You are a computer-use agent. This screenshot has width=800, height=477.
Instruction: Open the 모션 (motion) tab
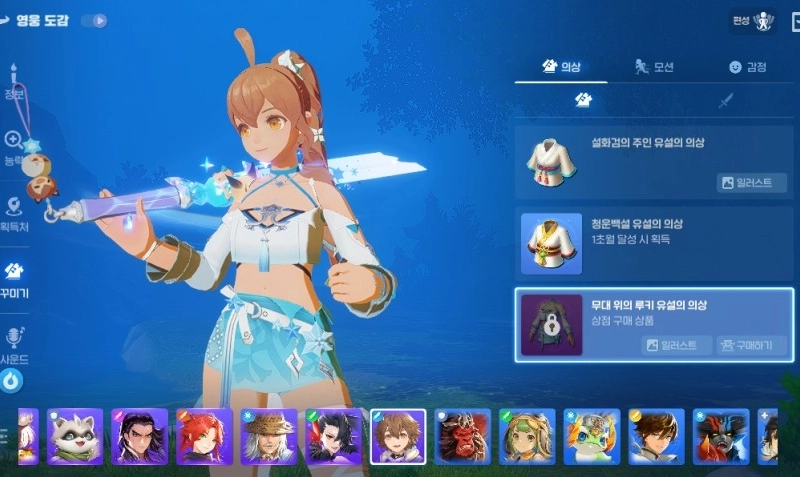654,67
